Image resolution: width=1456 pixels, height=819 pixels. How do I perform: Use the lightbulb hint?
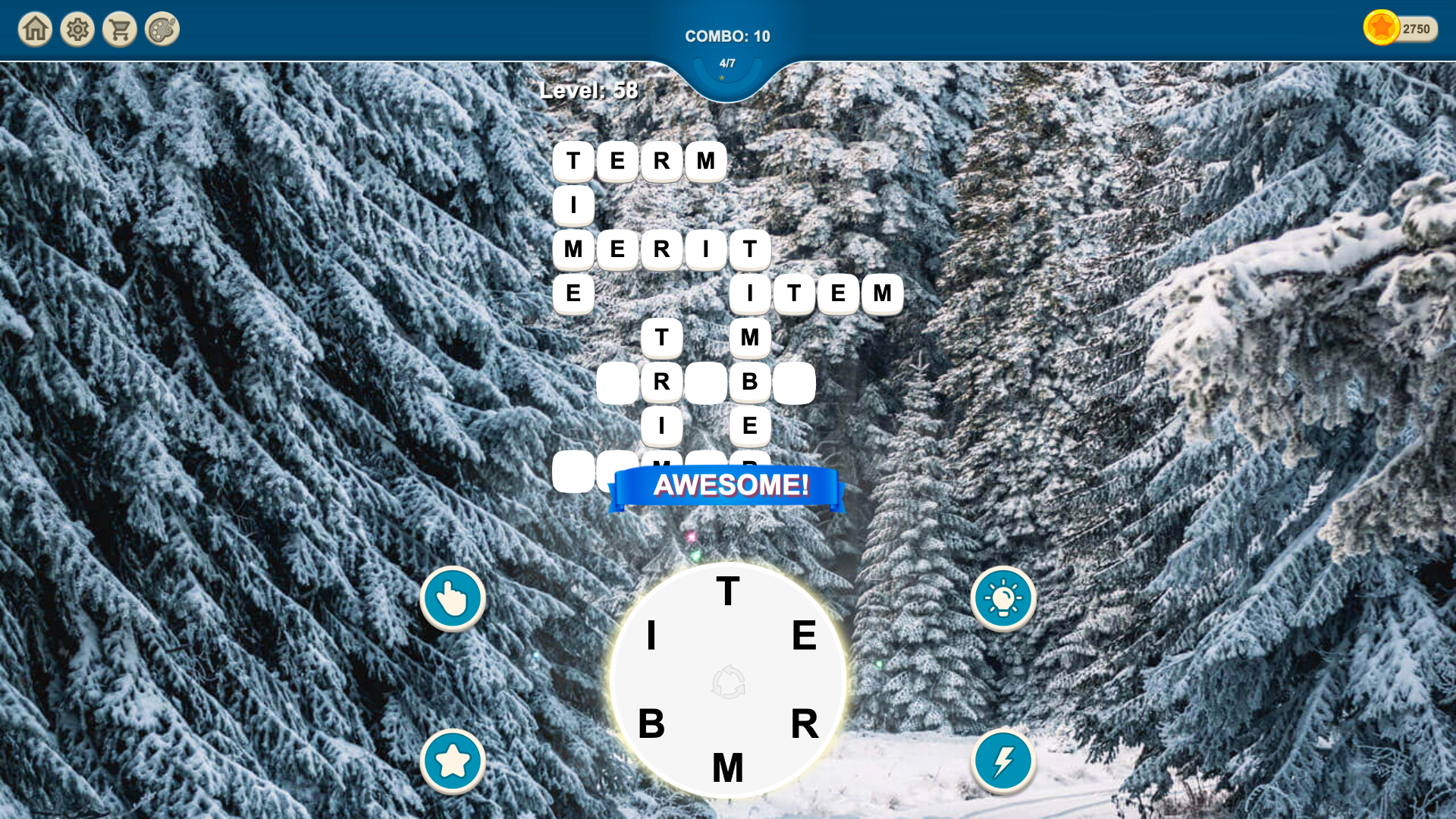click(1003, 598)
